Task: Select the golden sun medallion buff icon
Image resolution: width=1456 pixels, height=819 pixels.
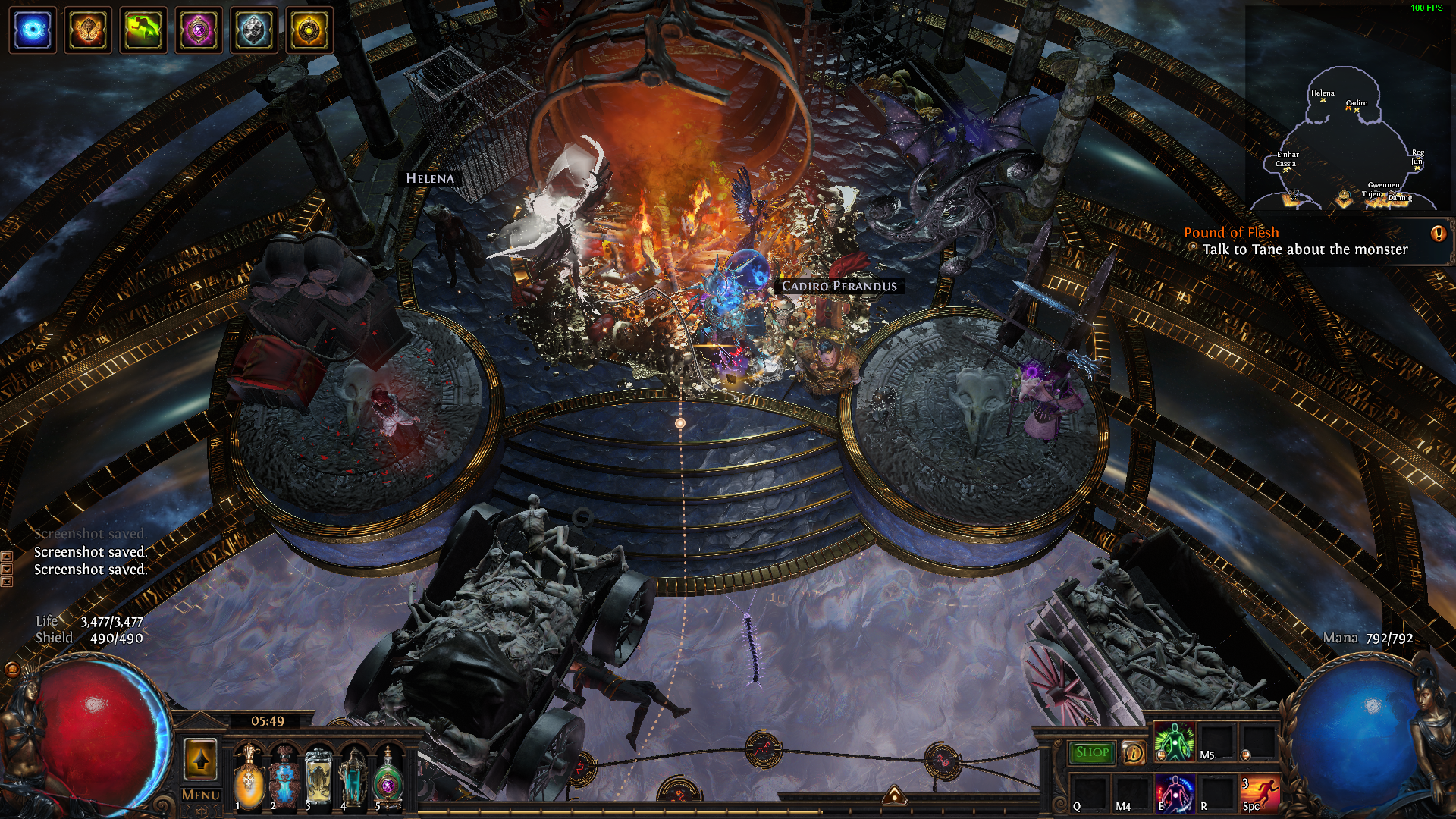Action: point(309,30)
